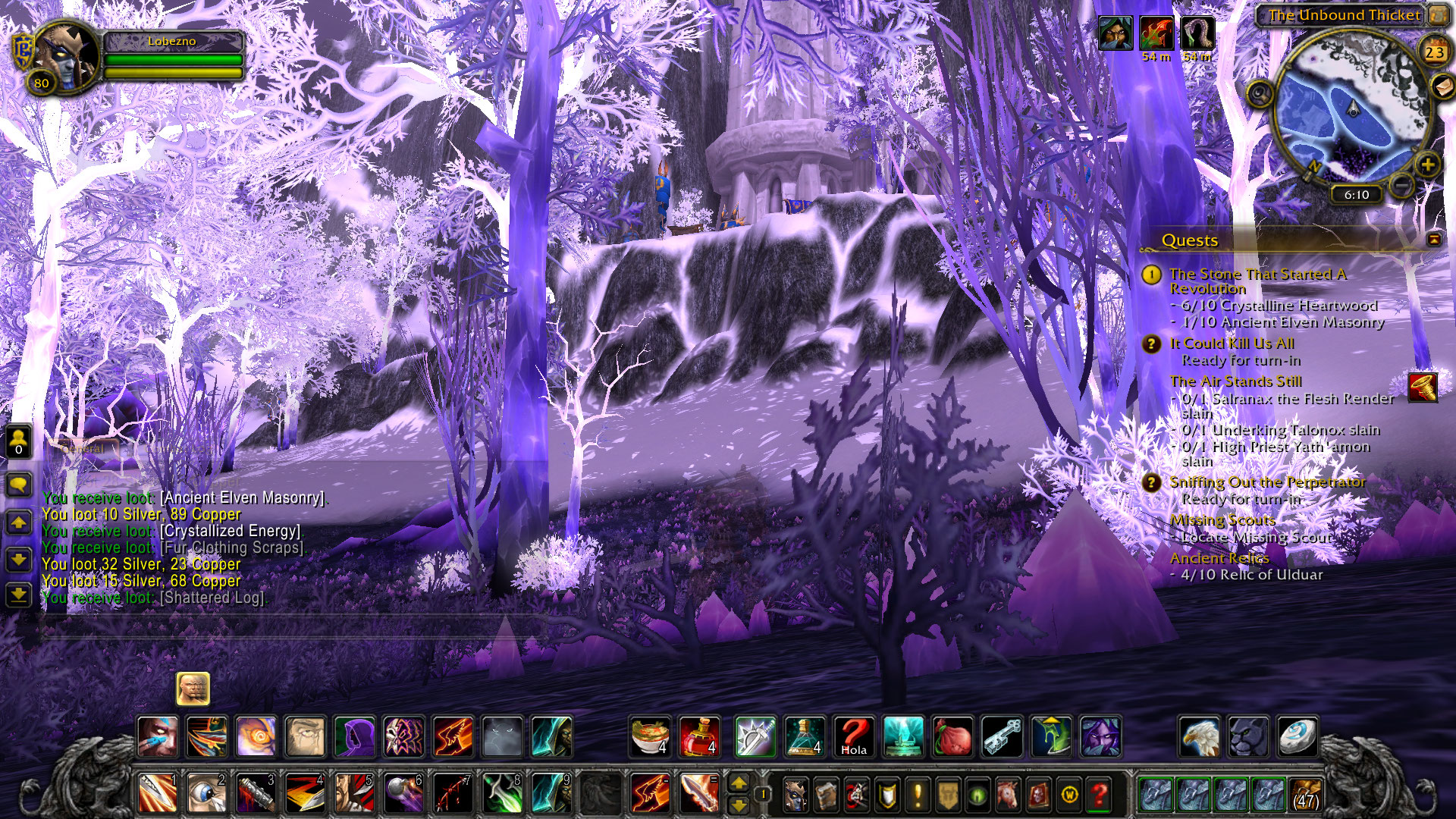Open the red question mark help button
This screenshot has height=819, width=1456.
pyautogui.click(x=1099, y=795)
